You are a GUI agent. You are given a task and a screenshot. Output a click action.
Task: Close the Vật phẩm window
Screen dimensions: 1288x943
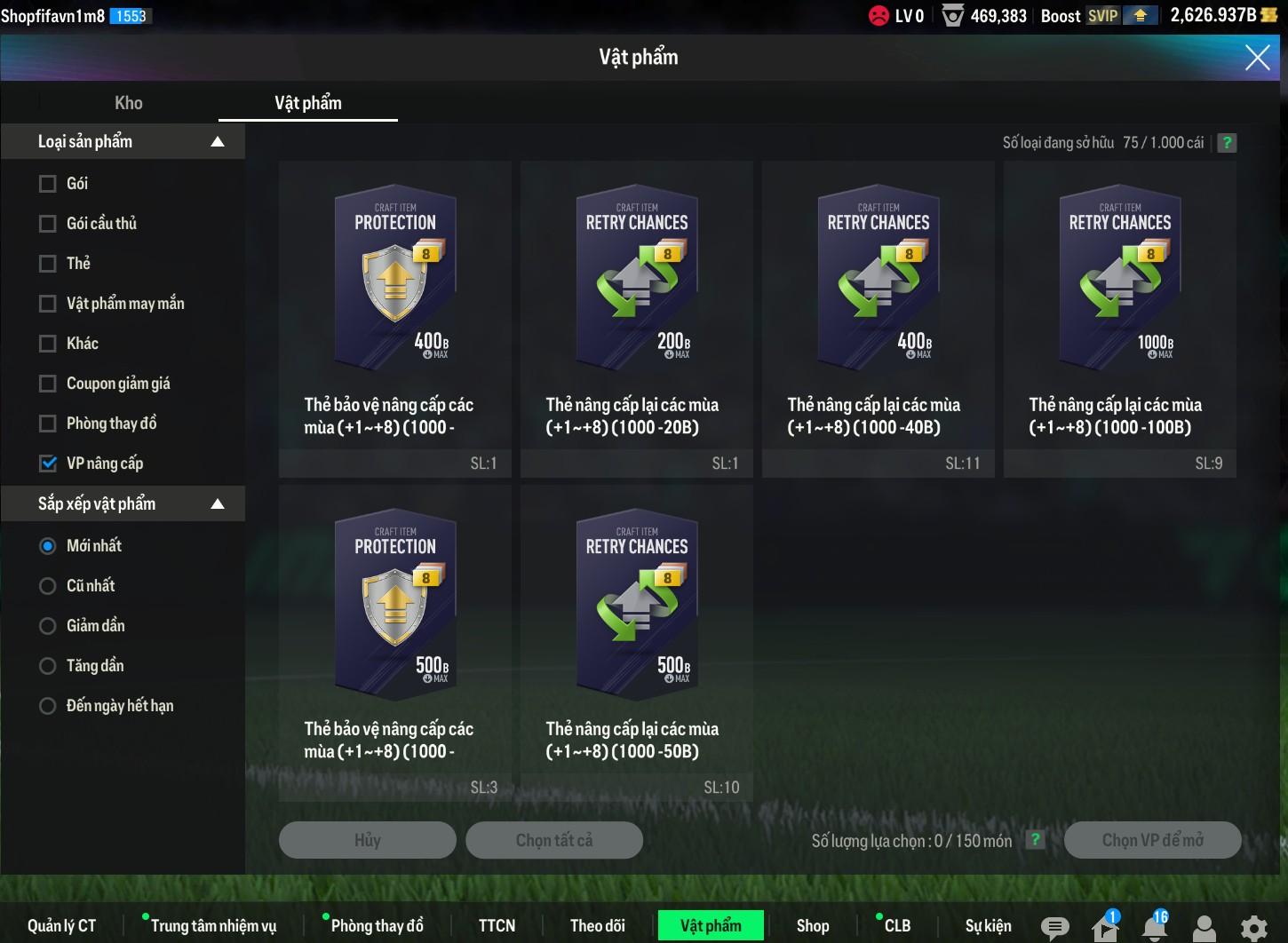pos(1257,58)
